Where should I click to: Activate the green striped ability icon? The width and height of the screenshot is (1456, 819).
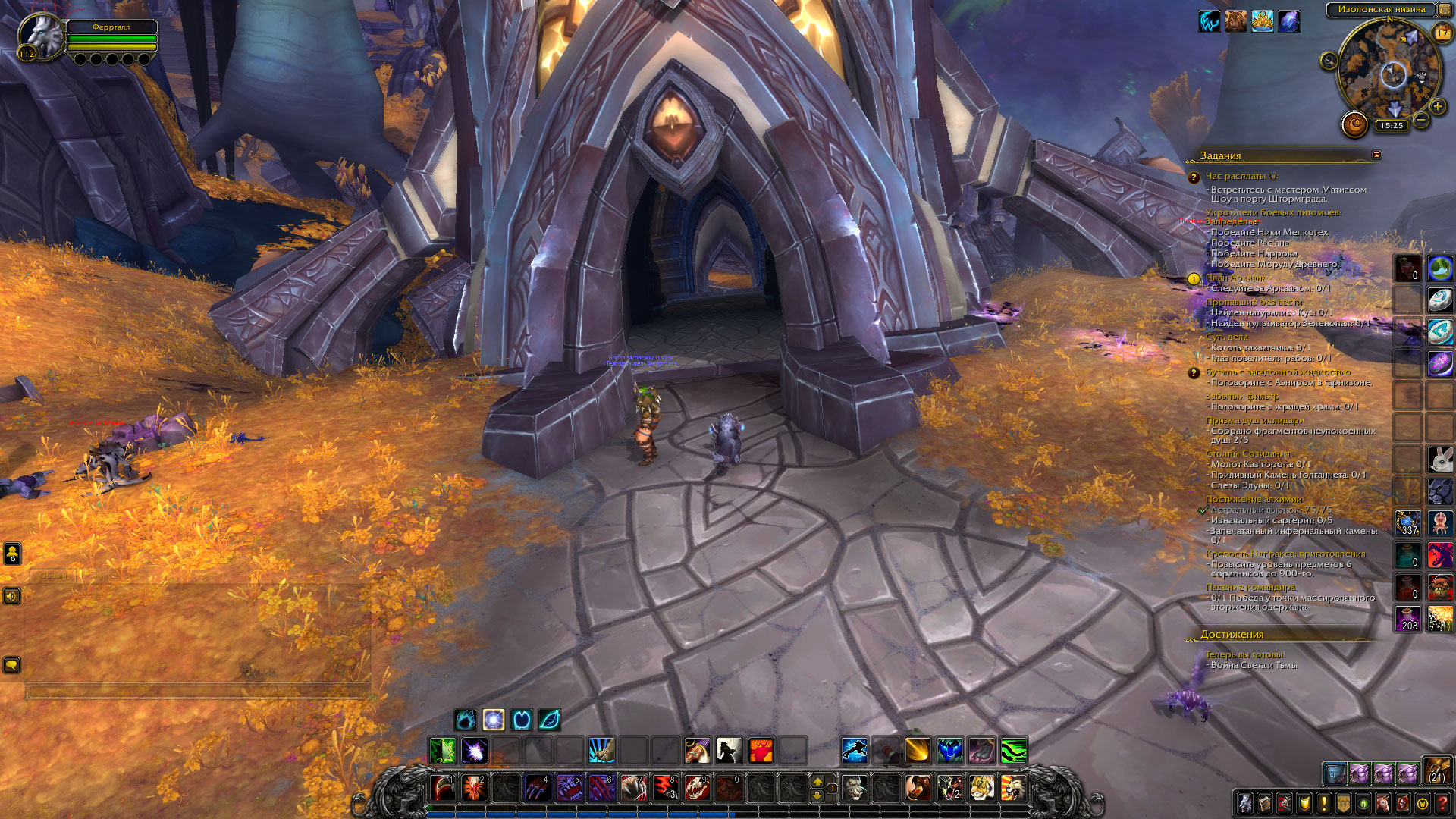point(1013,751)
